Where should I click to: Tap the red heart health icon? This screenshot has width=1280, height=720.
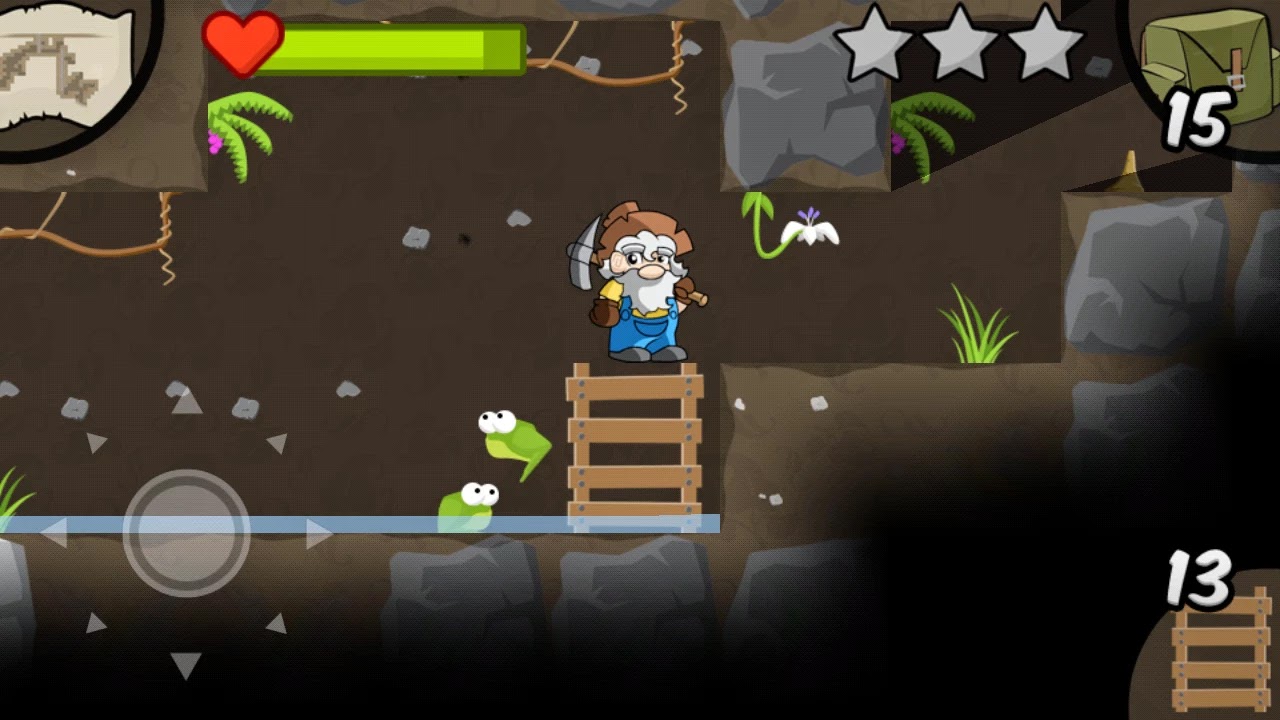coord(243,44)
